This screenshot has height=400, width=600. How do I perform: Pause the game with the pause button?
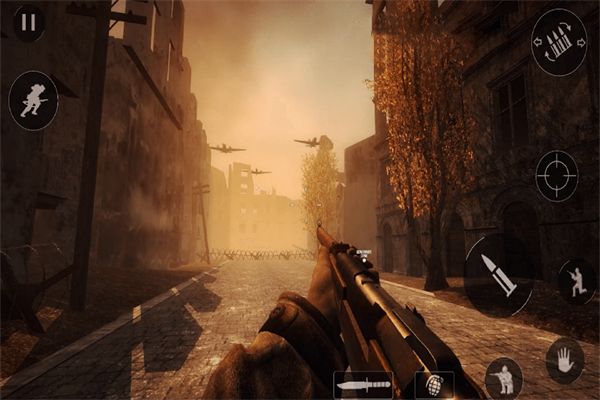[x=29, y=21]
